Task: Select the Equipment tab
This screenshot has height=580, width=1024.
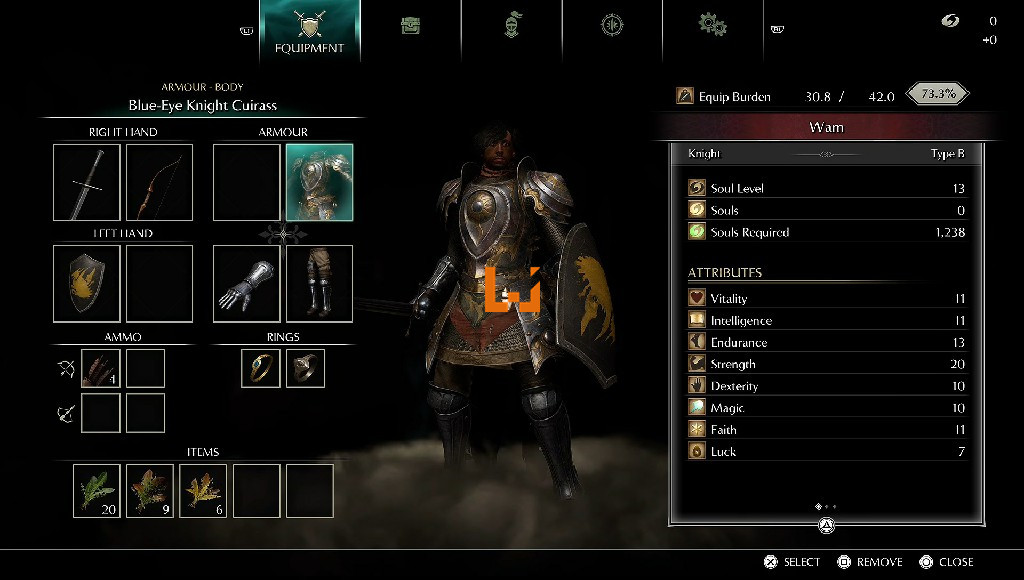Action: pyautogui.click(x=310, y=30)
